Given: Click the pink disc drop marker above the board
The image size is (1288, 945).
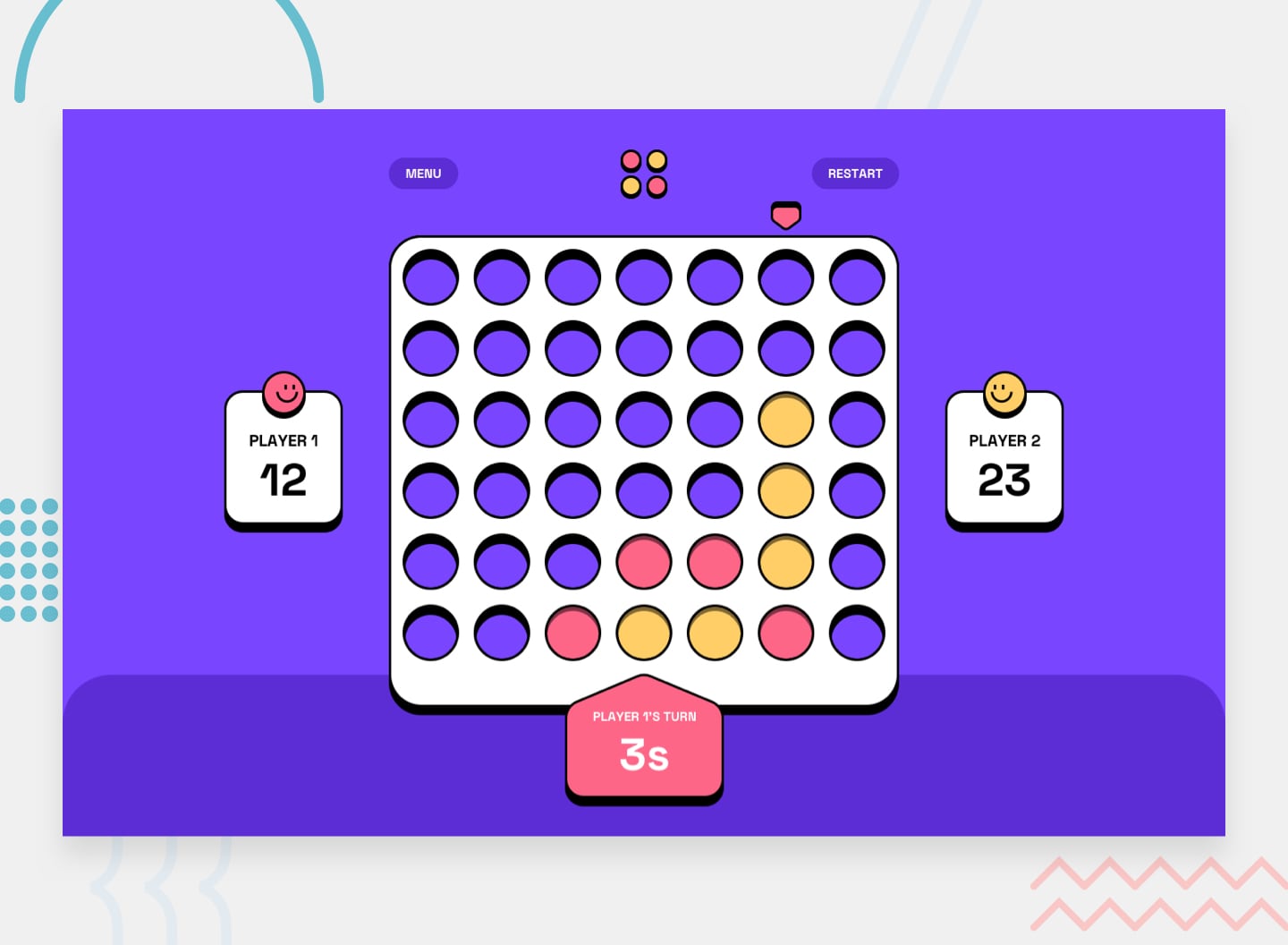Looking at the screenshot, I should pos(785,215).
